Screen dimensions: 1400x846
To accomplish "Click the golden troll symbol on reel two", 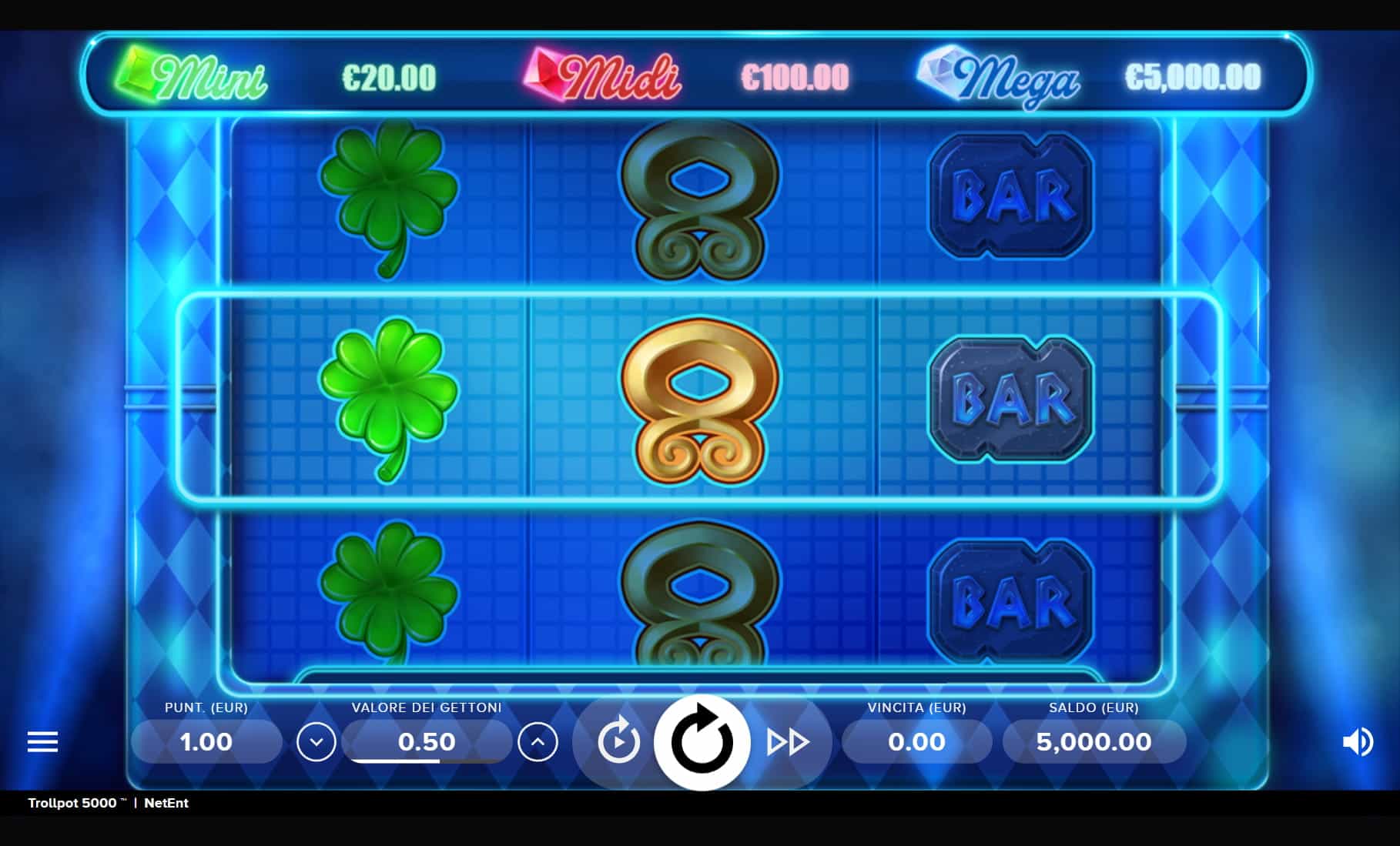I will (x=699, y=400).
